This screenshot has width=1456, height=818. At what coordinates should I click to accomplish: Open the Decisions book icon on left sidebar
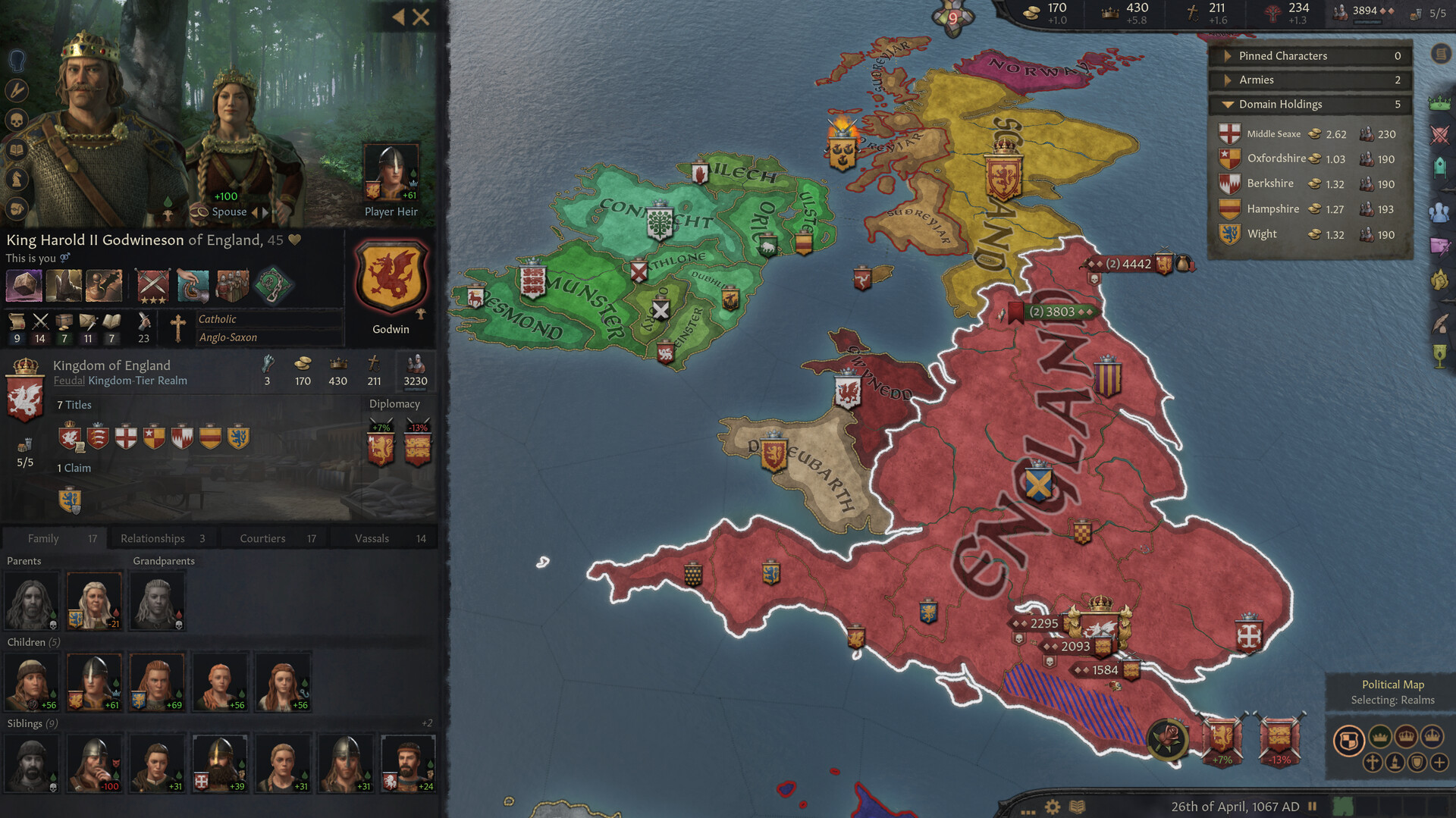click(16, 149)
